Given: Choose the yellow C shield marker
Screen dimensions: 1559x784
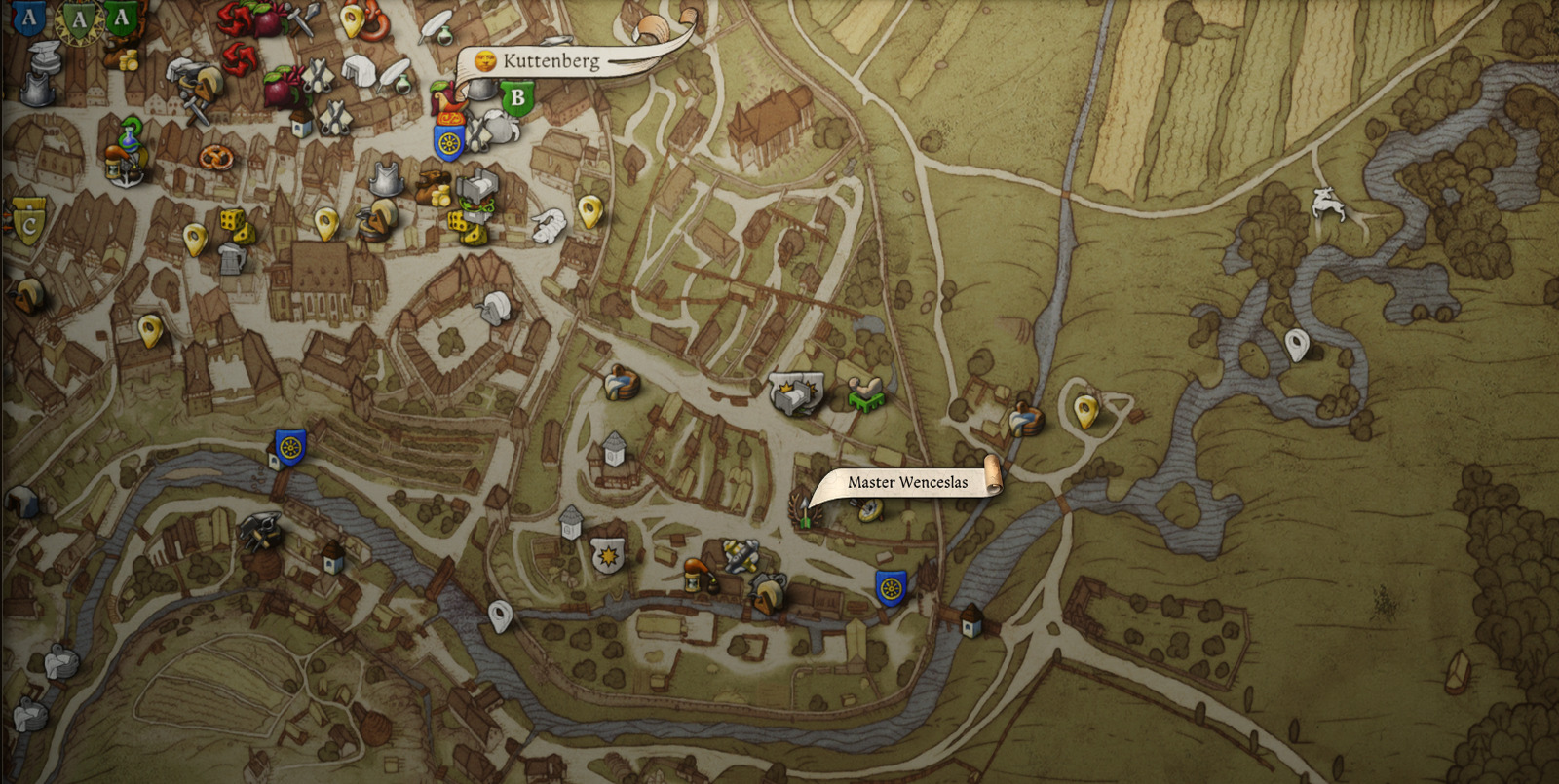Looking at the screenshot, I should tap(28, 223).
